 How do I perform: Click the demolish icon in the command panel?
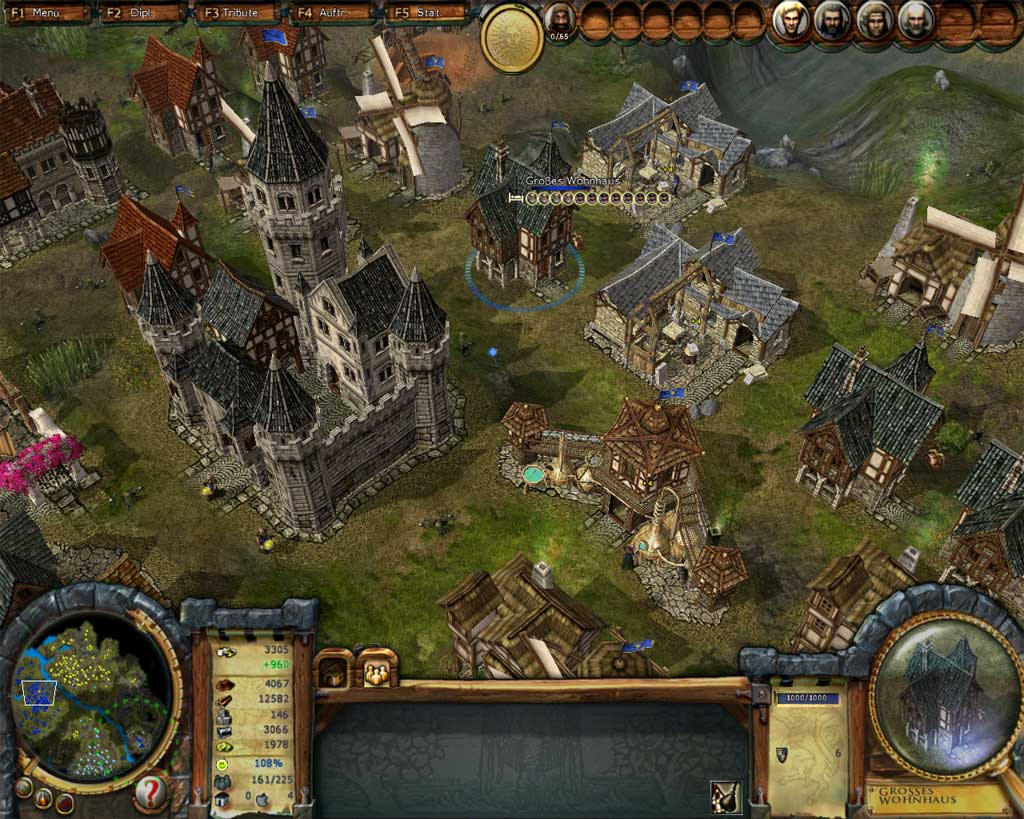point(725,796)
